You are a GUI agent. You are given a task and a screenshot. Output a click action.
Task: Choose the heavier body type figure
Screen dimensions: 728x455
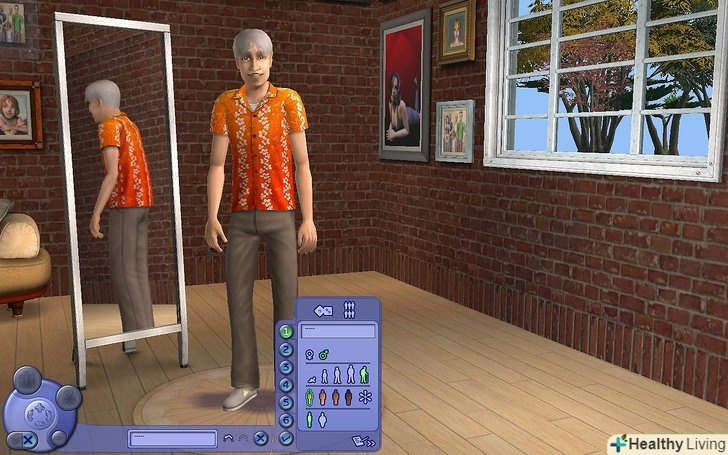[322, 421]
